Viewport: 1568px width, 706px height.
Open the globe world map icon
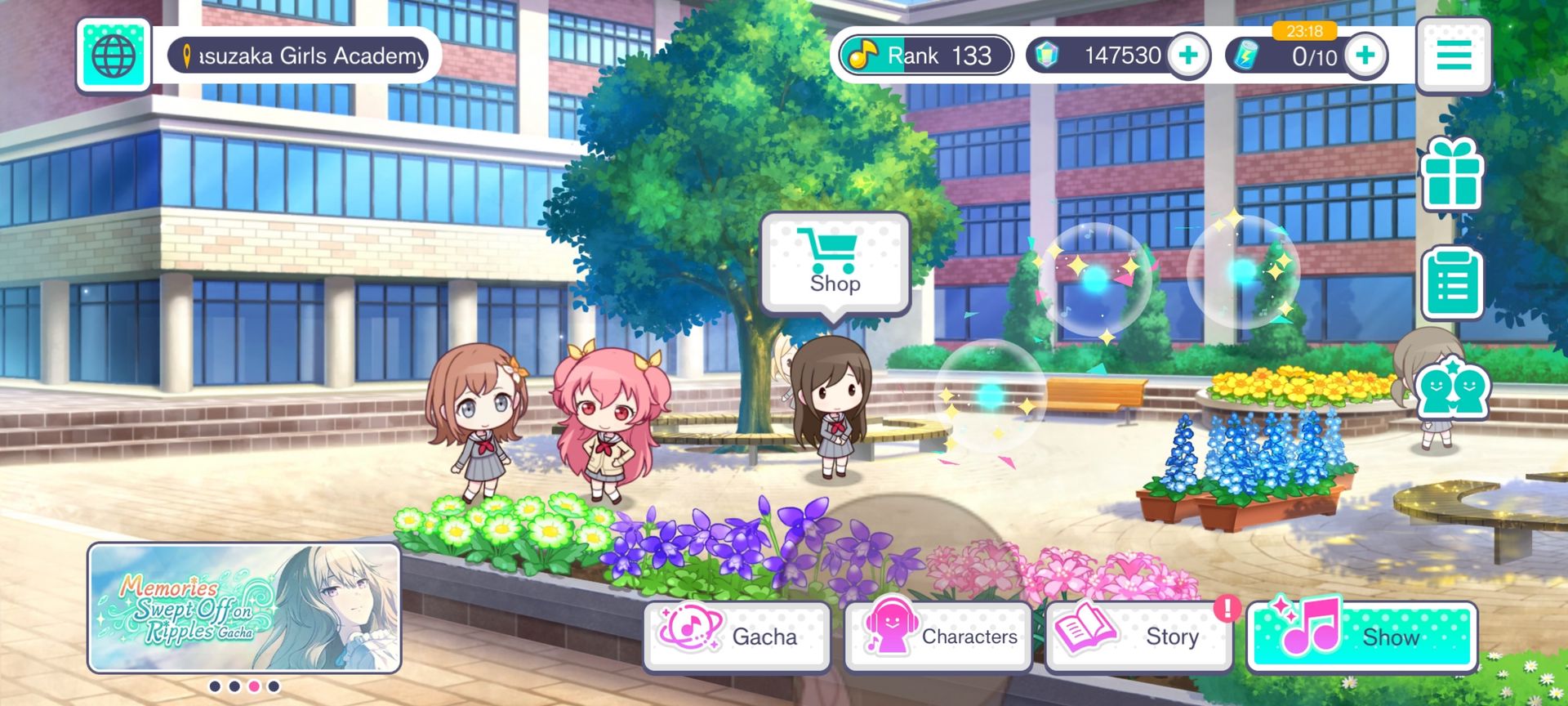pyautogui.click(x=114, y=55)
